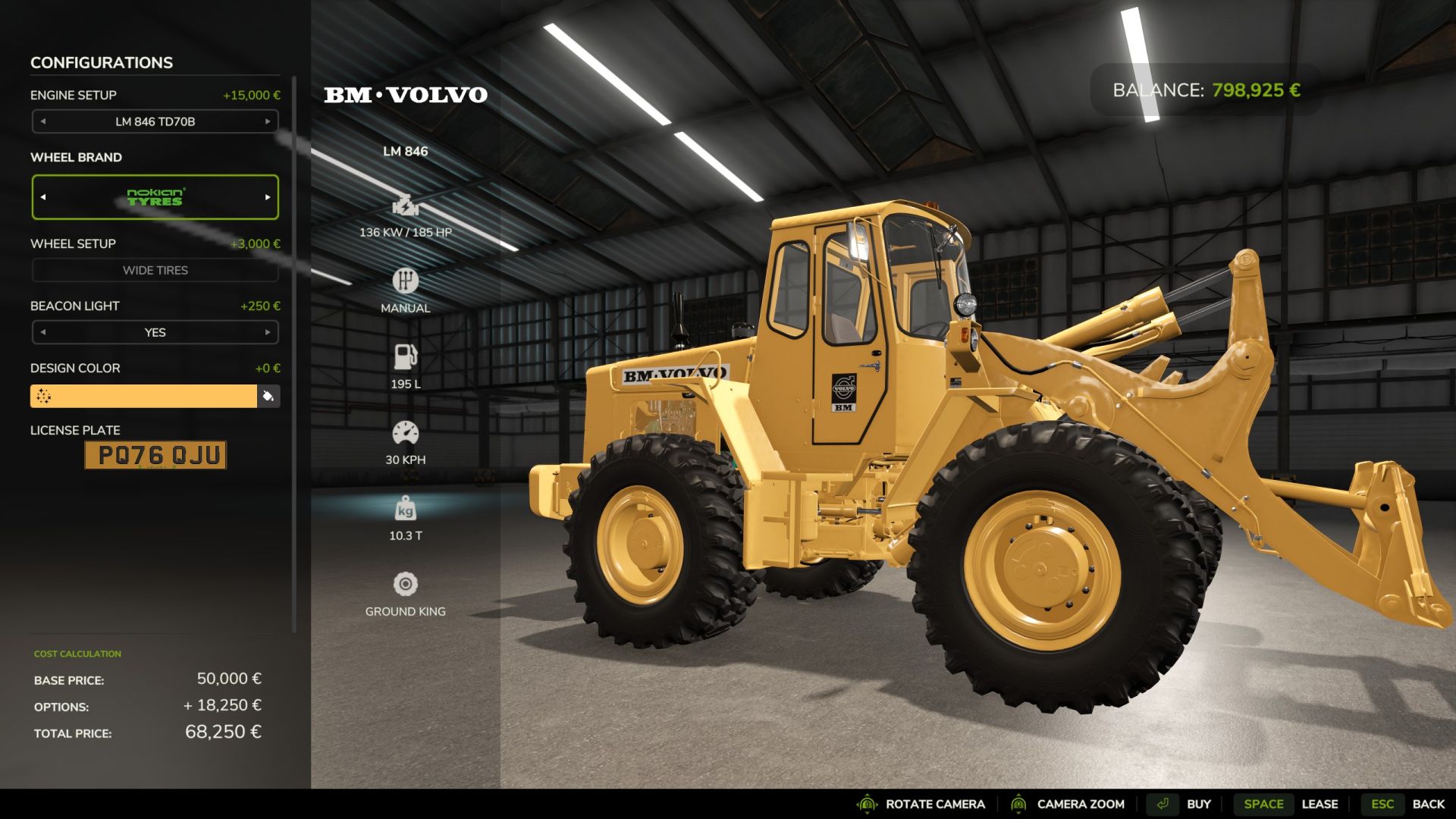Click the speedometer icon above 30 KPH

pos(406,432)
